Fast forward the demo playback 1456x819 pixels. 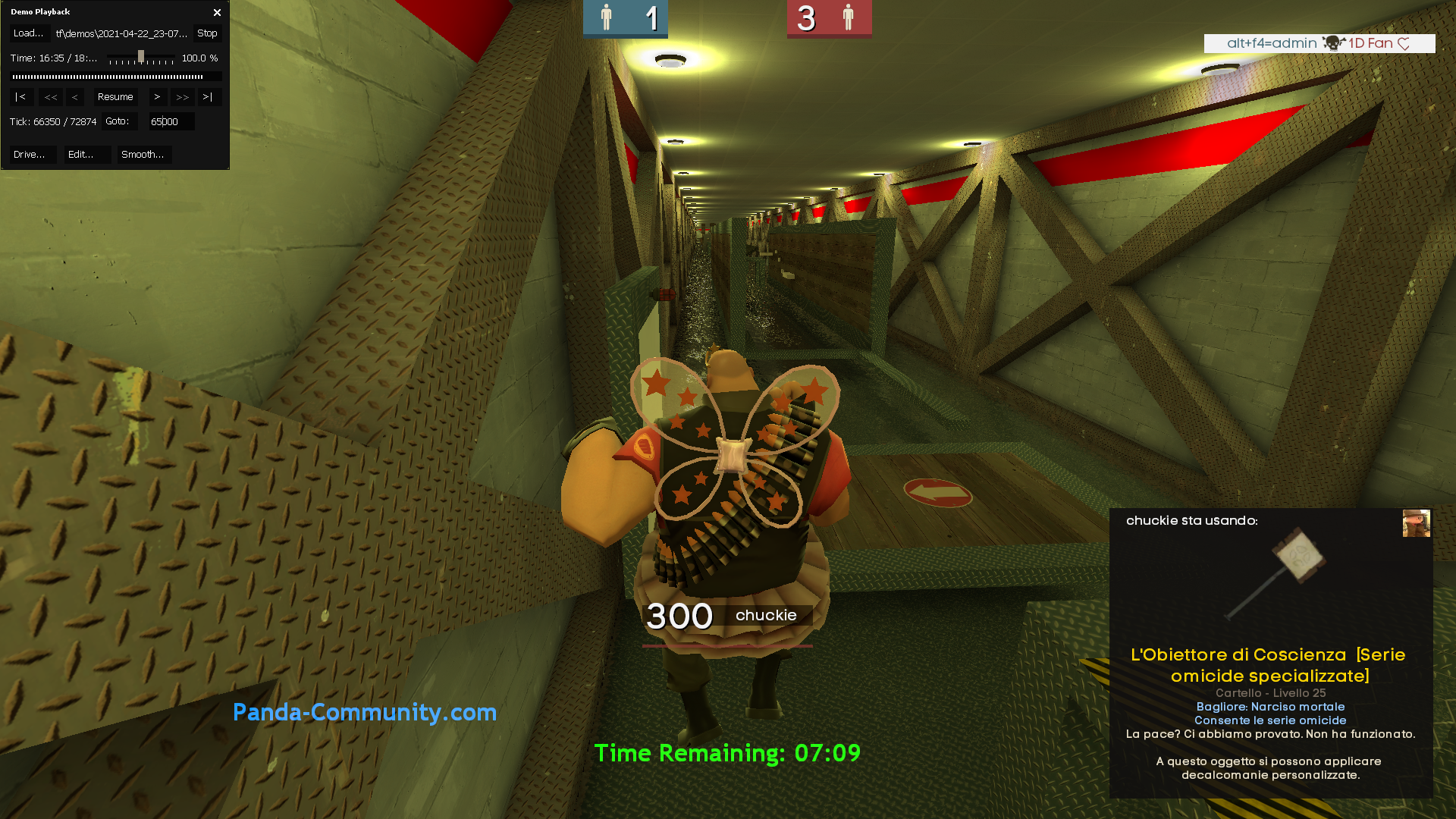(182, 96)
